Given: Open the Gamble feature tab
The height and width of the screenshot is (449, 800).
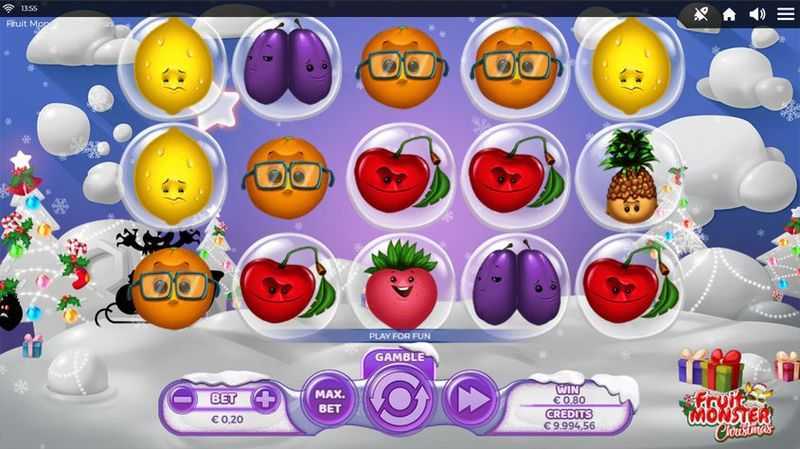Looking at the screenshot, I should pyautogui.click(x=400, y=357).
